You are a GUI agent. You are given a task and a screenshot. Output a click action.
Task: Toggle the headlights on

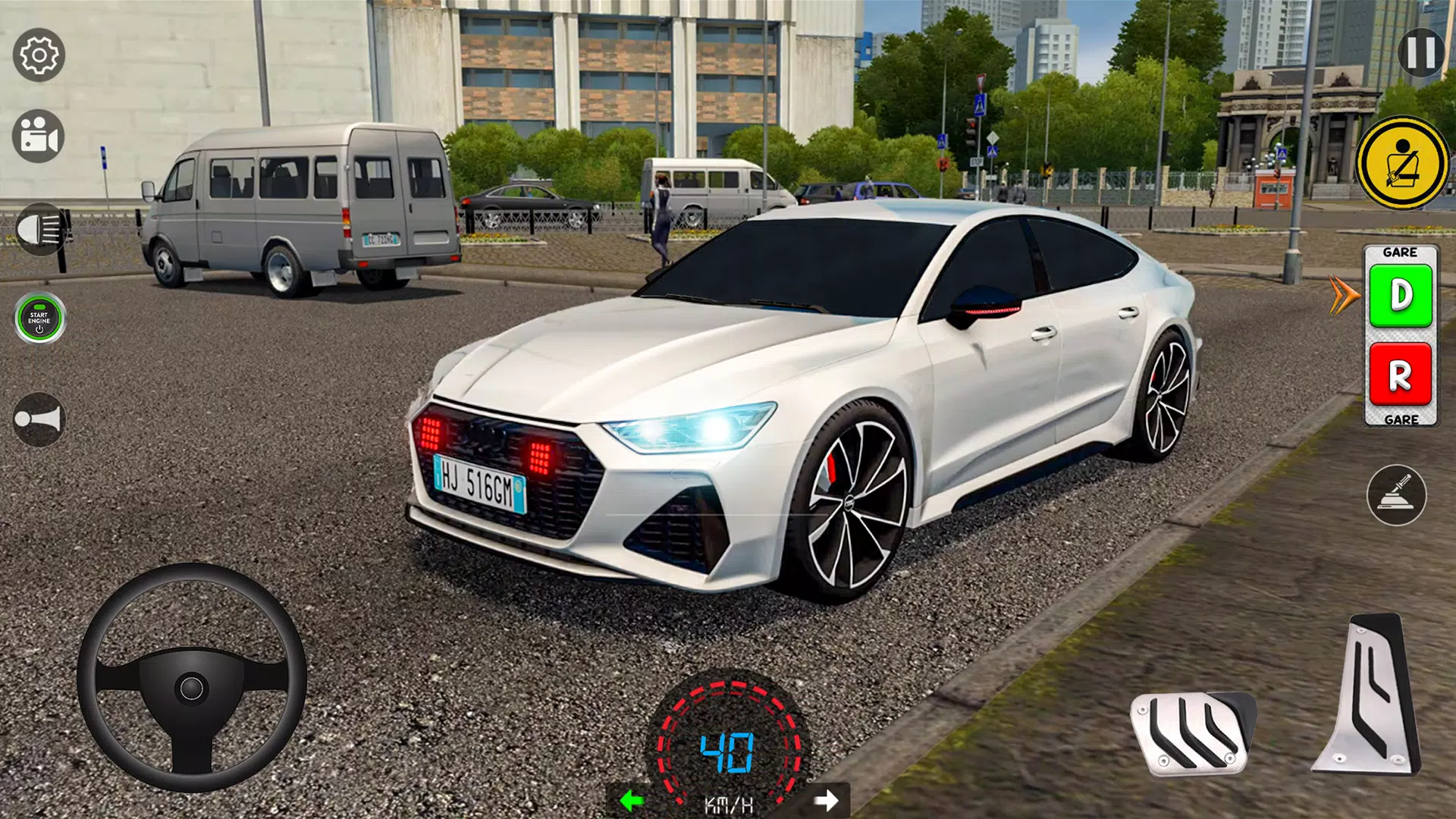(39, 230)
